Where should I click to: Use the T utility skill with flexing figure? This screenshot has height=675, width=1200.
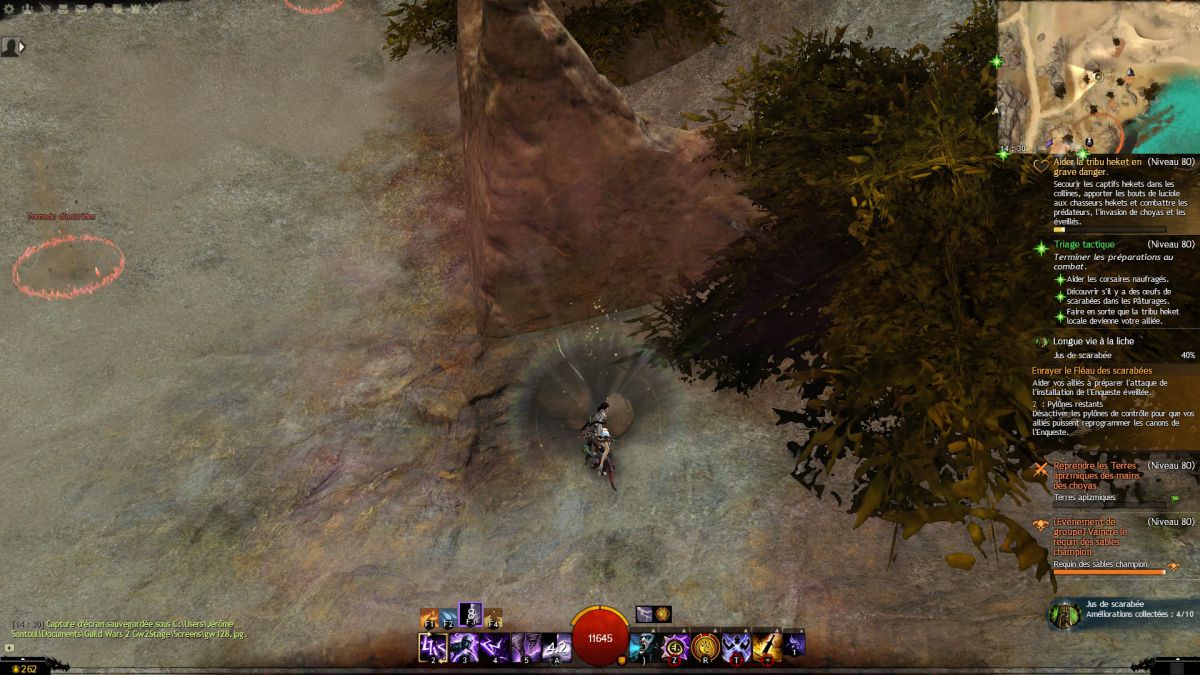(x=737, y=647)
